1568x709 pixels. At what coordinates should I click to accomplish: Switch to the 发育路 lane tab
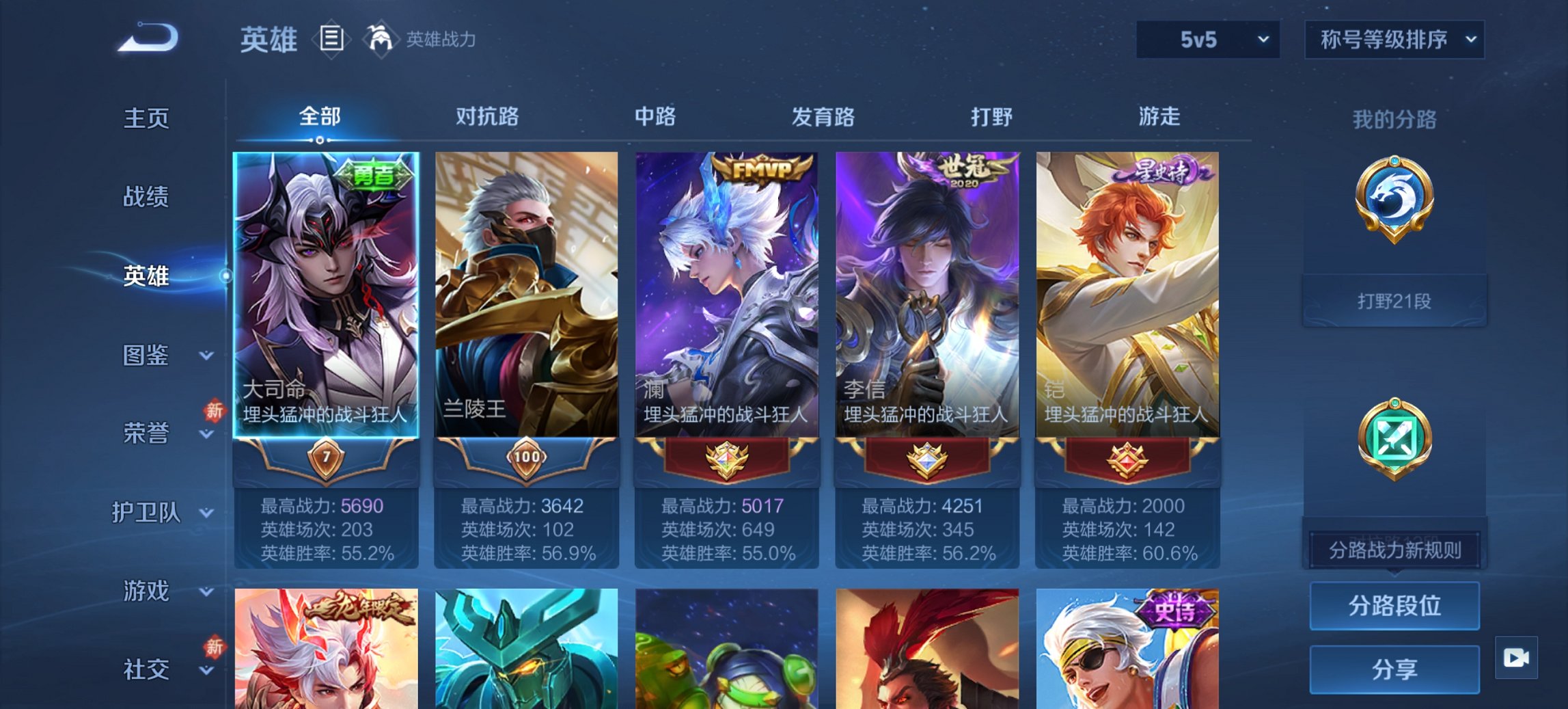(823, 117)
